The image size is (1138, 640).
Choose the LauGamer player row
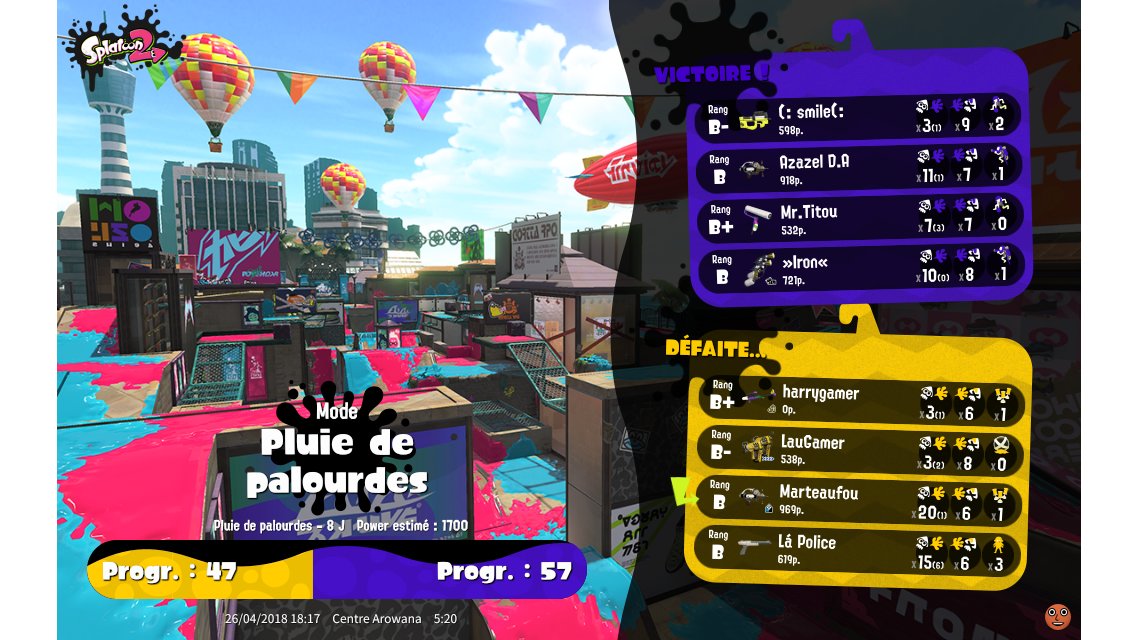pos(859,449)
